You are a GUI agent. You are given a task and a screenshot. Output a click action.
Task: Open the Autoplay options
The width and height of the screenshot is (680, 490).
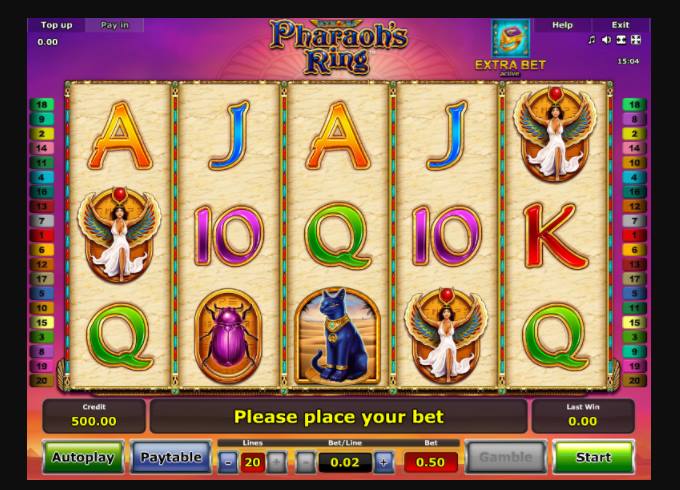[x=83, y=458]
